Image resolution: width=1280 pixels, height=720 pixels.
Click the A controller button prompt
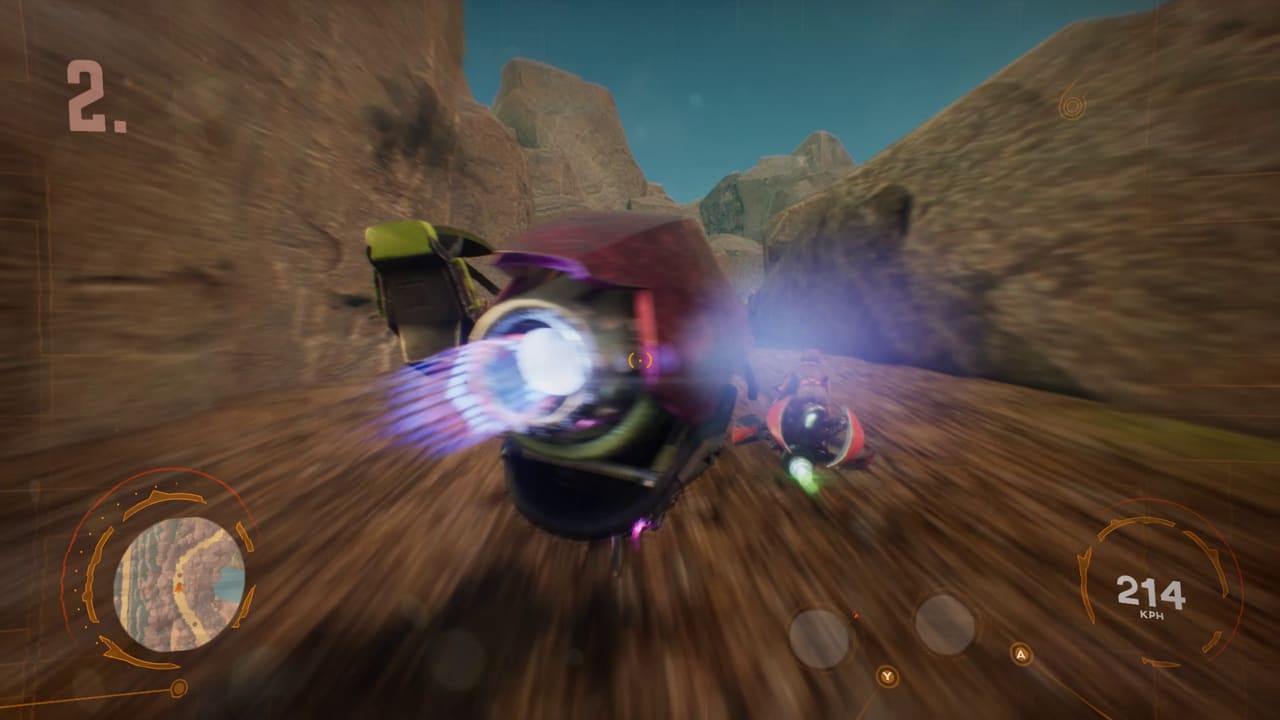click(x=1020, y=653)
